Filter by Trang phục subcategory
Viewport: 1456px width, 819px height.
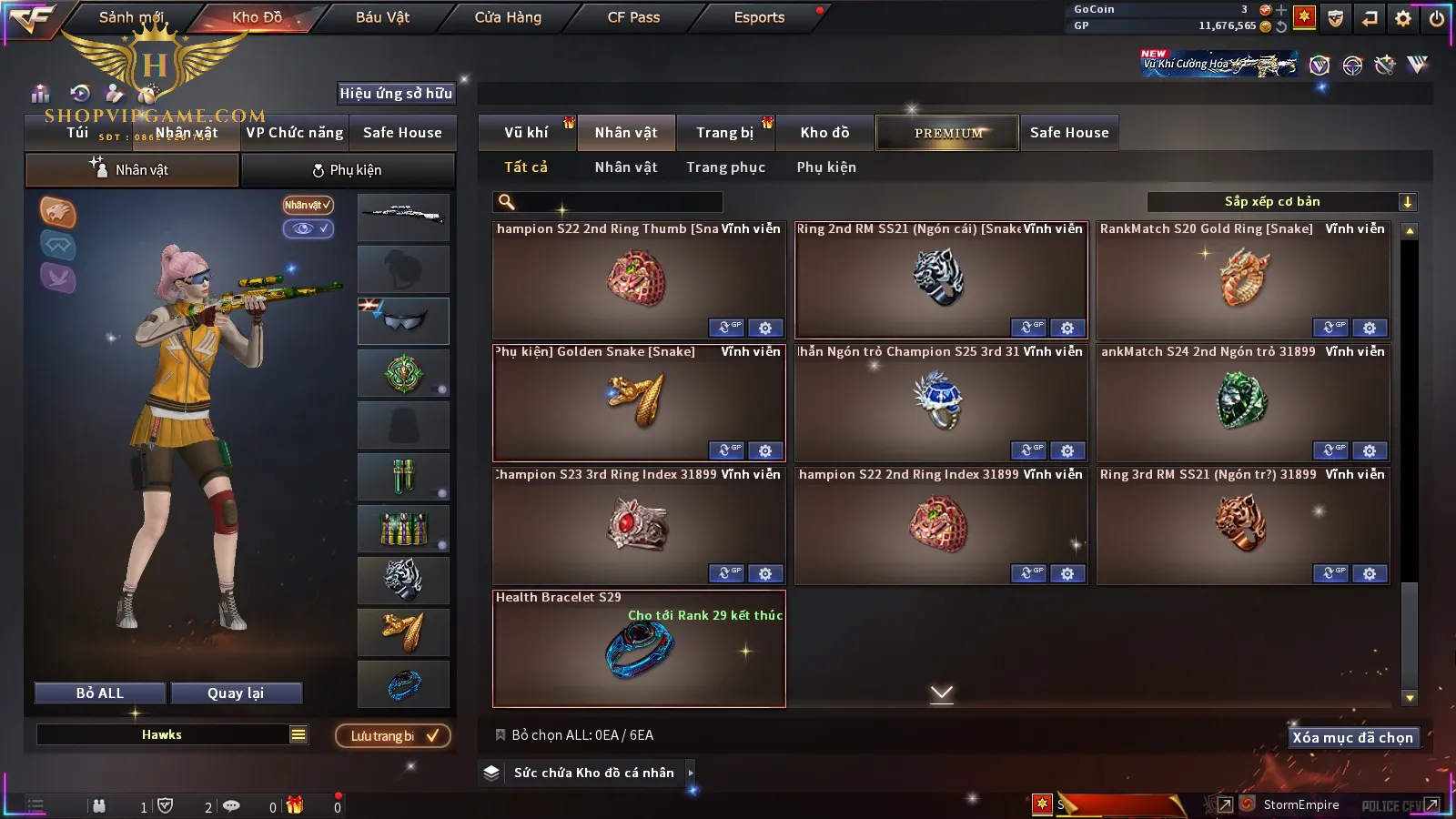pyautogui.click(x=725, y=167)
